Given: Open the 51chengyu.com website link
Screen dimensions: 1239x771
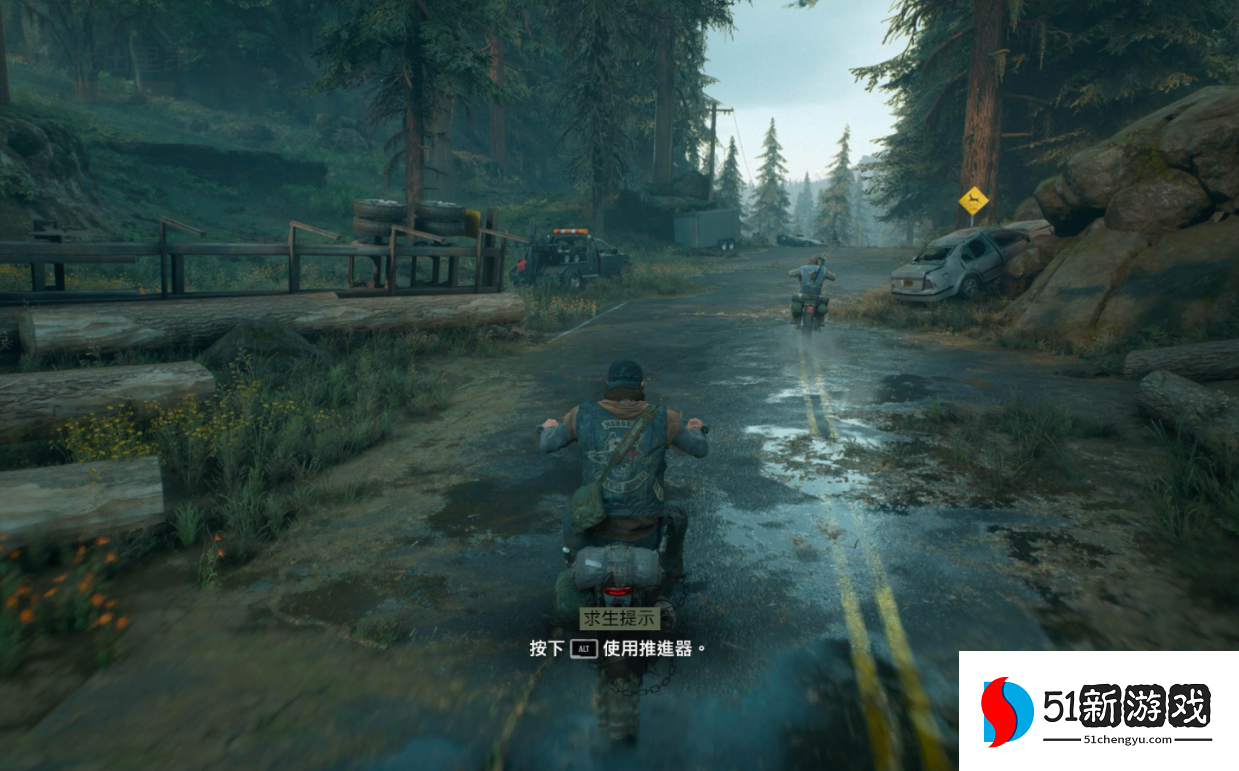Looking at the screenshot, I should [1127, 741].
